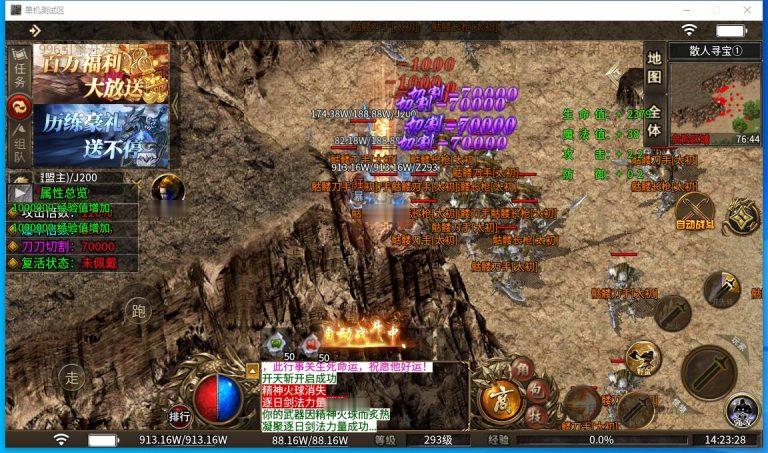Tap the 走 walk button
This screenshot has width=768, height=453.
click(71, 376)
